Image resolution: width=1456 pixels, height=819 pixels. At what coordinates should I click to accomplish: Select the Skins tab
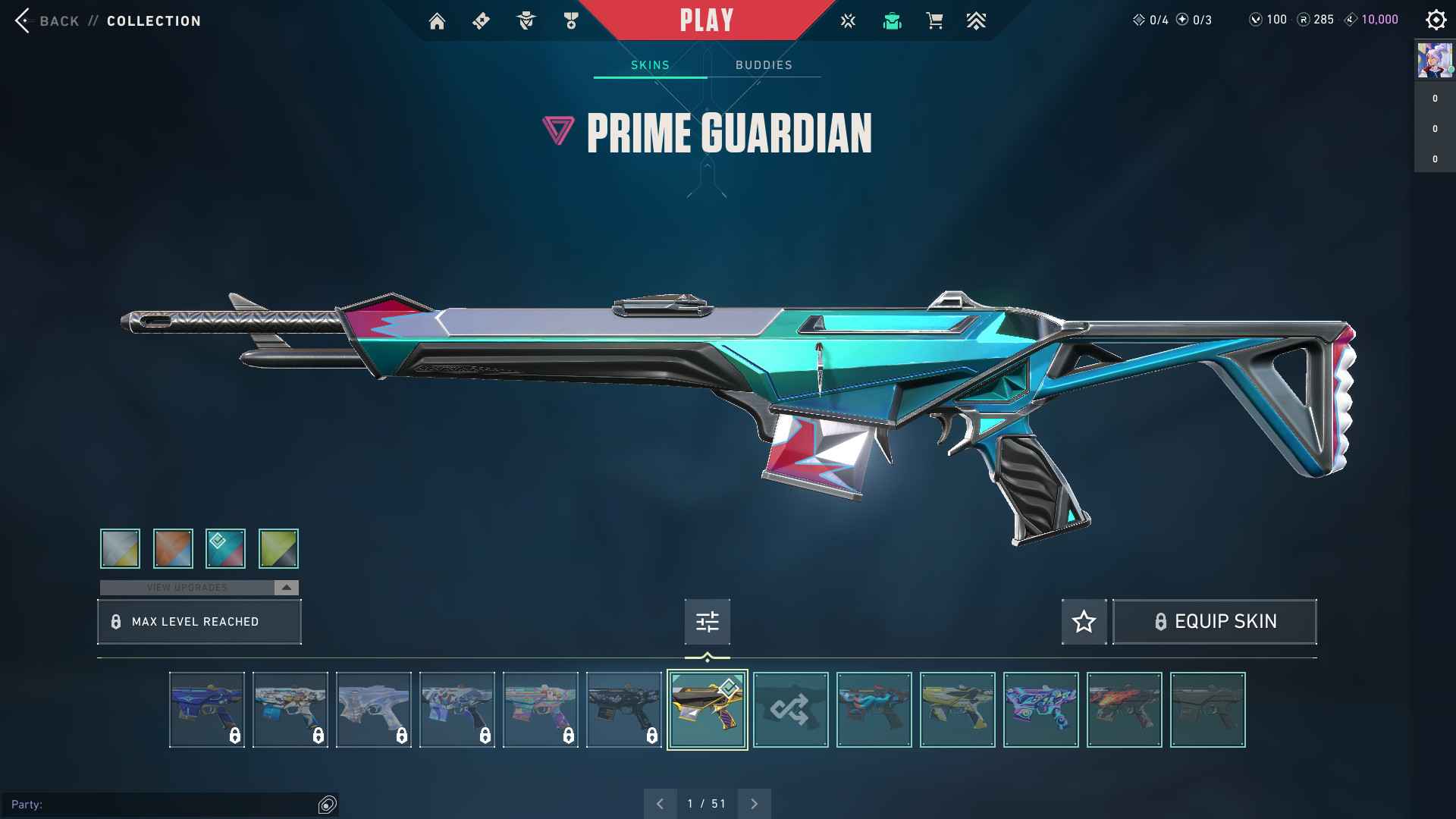[650, 65]
